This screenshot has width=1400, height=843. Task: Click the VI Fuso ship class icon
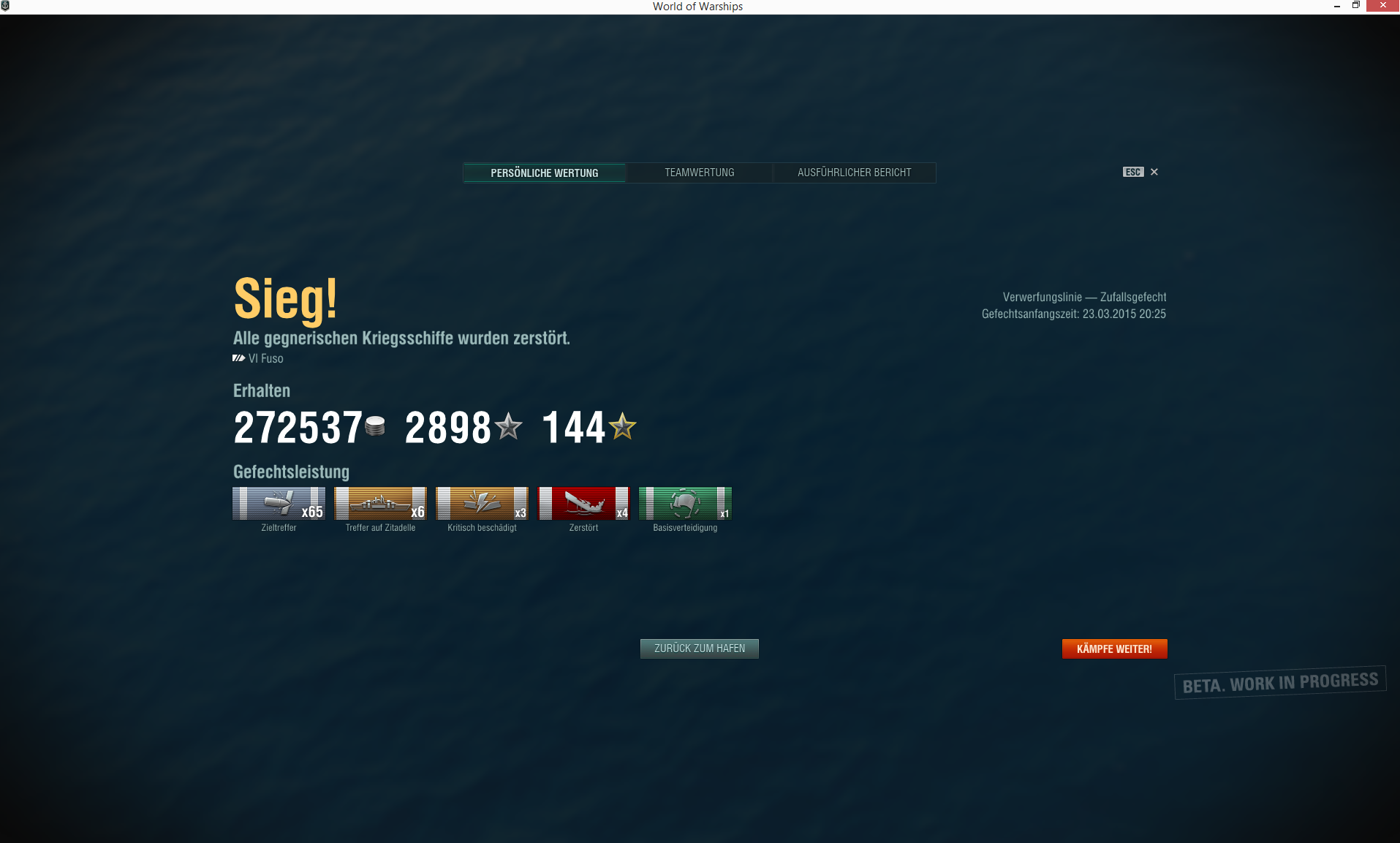point(238,358)
